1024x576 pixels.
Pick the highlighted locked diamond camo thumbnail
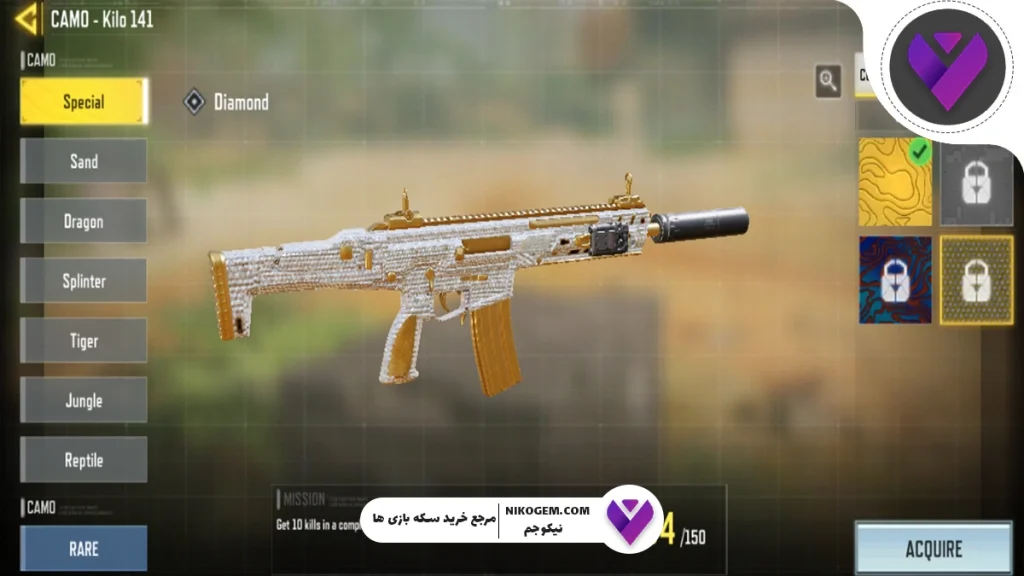[x=977, y=280]
